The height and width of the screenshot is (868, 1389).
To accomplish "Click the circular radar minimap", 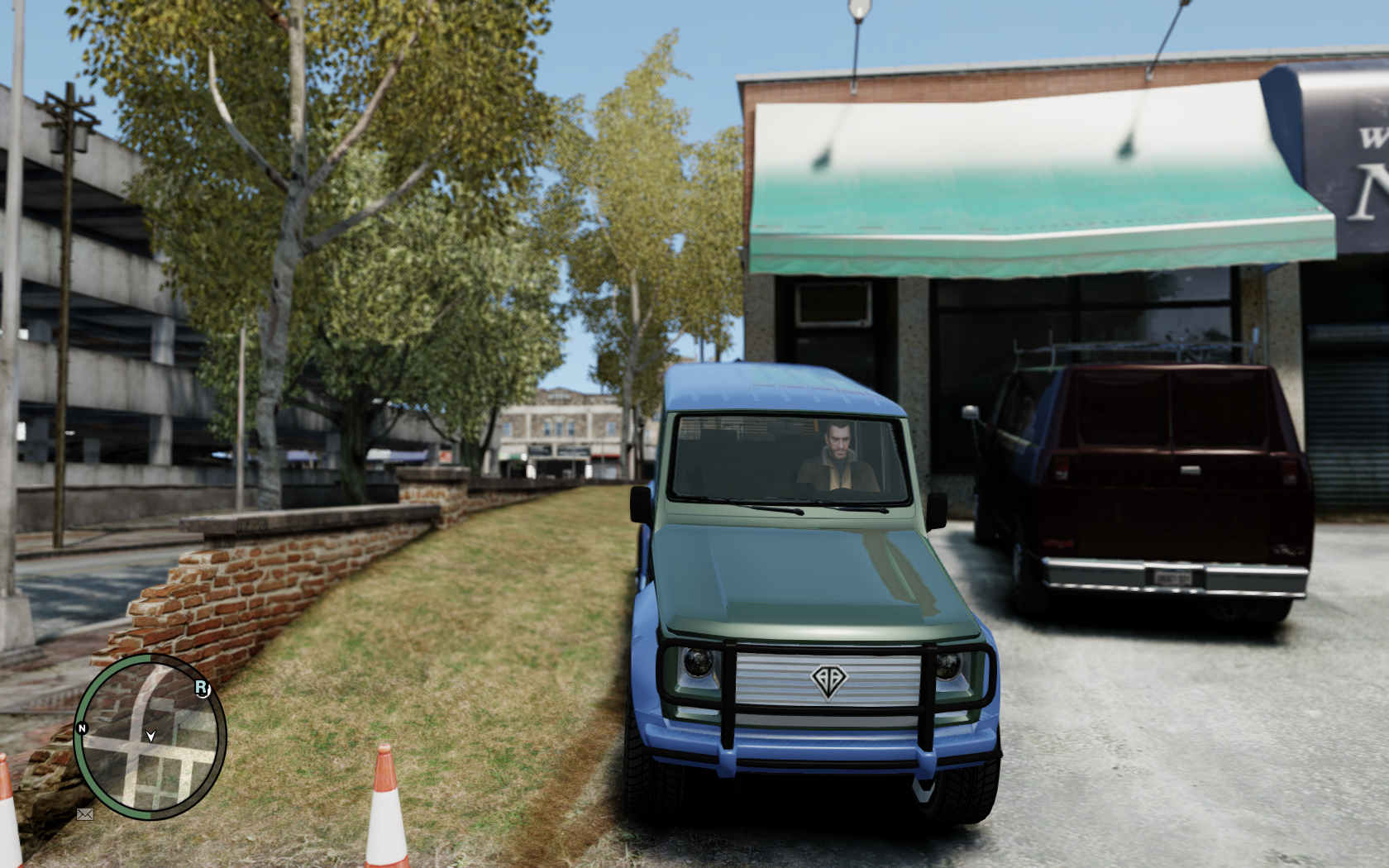I will [x=150, y=737].
